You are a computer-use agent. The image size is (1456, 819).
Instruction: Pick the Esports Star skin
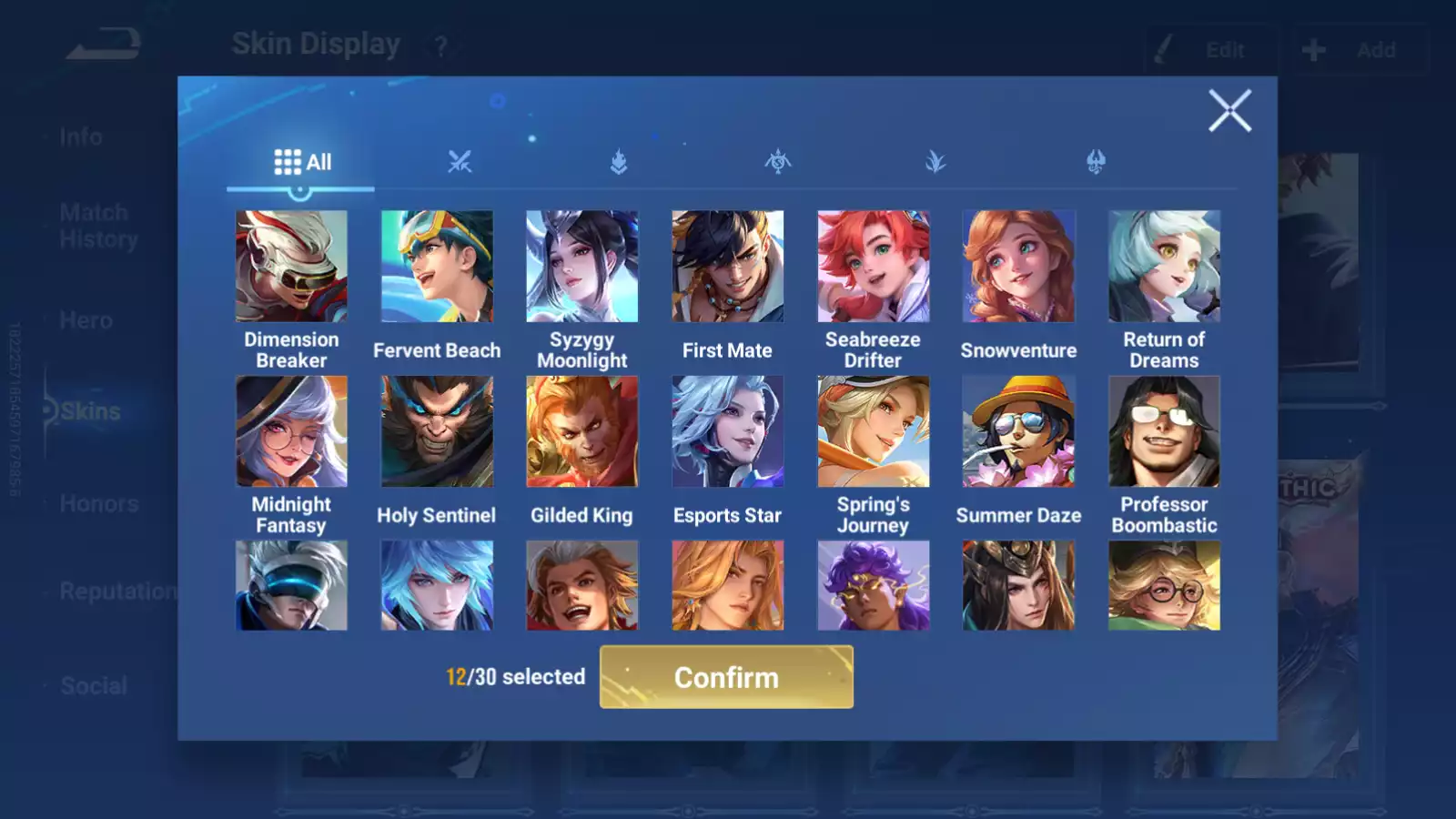(x=727, y=431)
